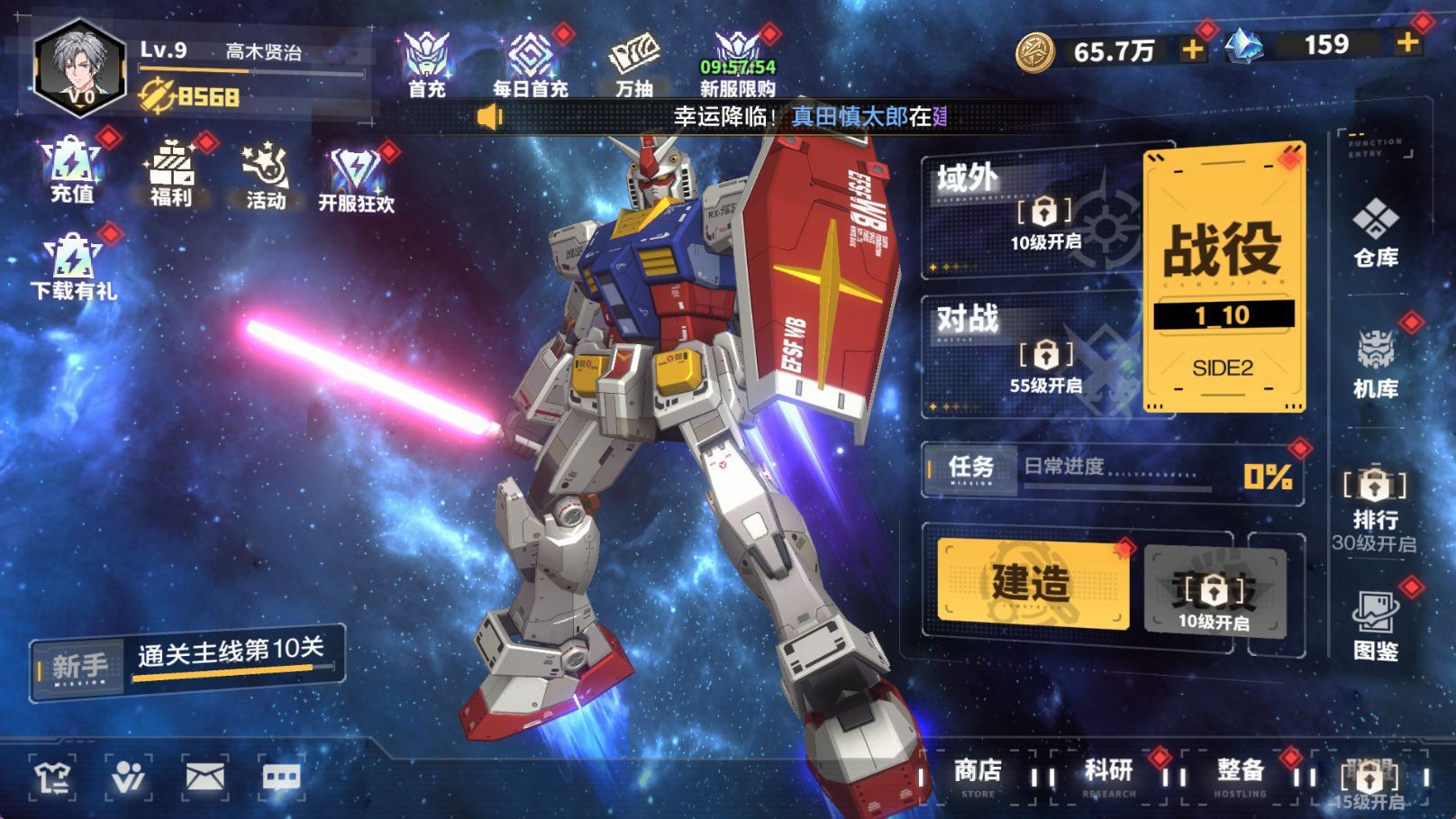Go to the 商店 store
This screenshot has height=819, width=1456.
click(978, 774)
